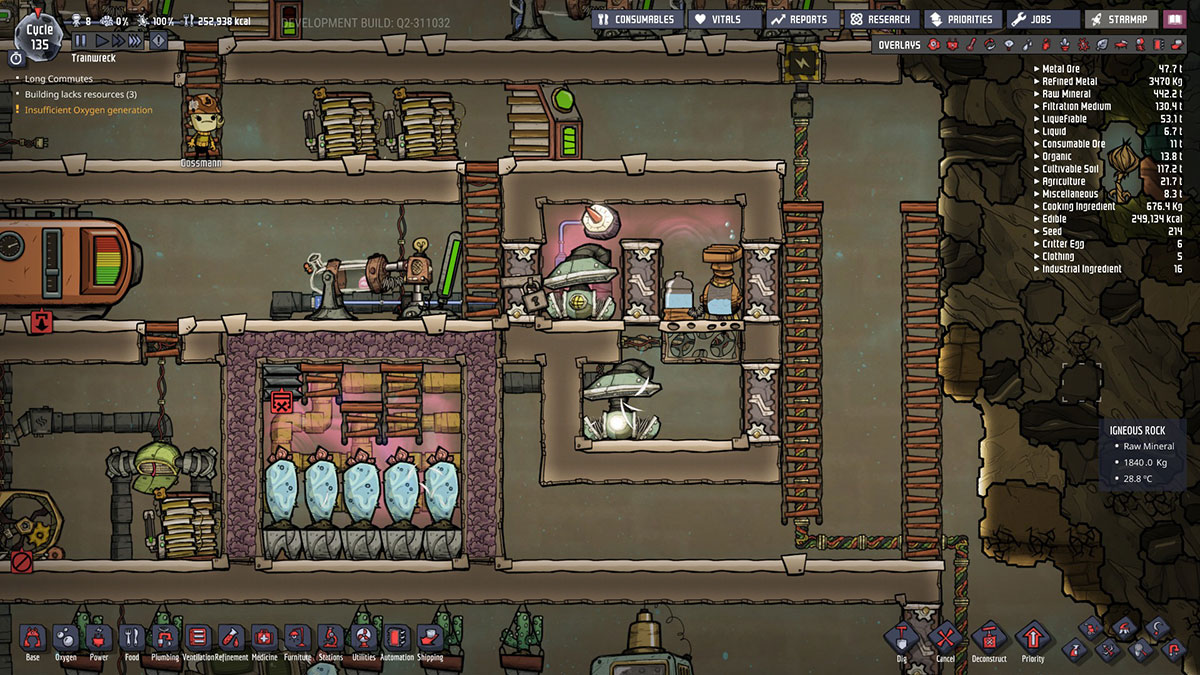Select the Dig tool
Screen dimensions: 1200x675
[901, 638]
